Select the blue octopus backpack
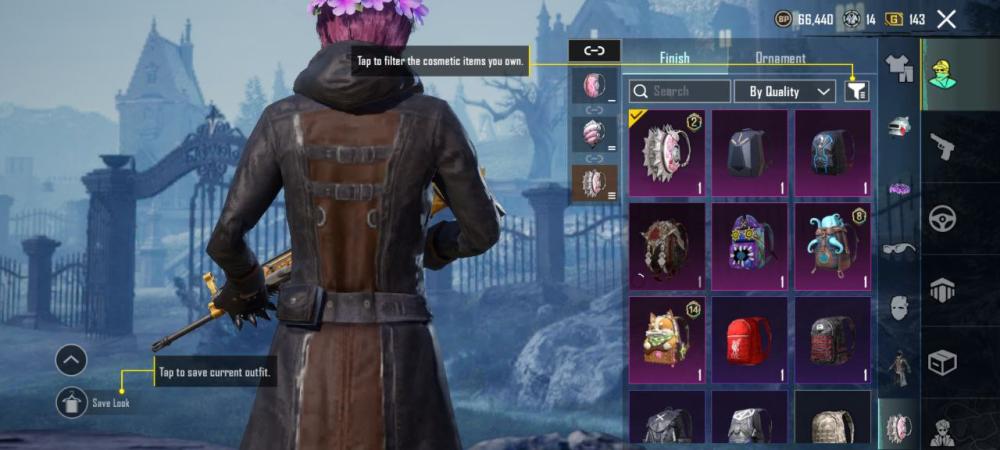The height and width of the screenshot is (450, 1000). pyautogui.click(x=832, y=245)
